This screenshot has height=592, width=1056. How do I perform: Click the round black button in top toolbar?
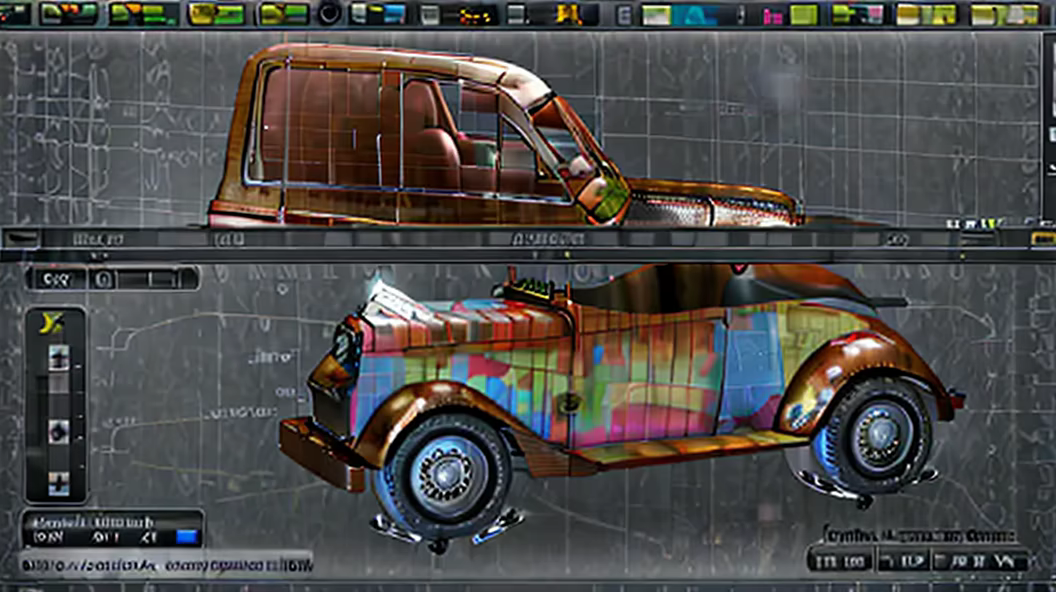pos(329,13)
